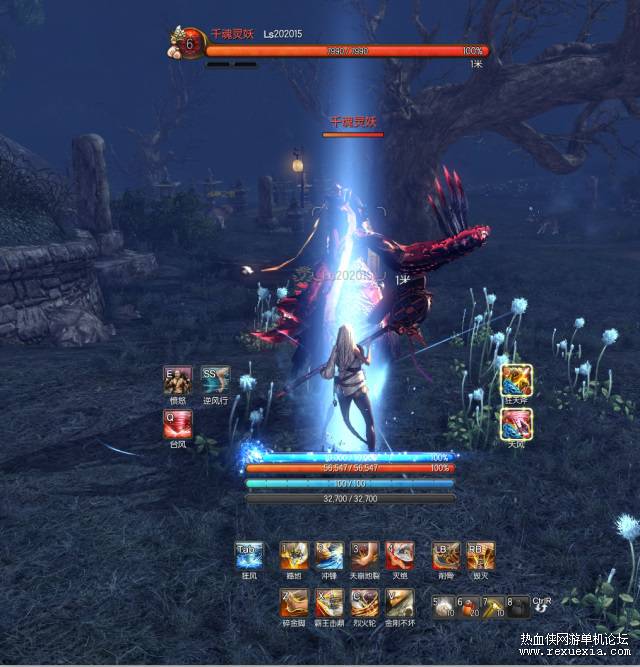
Task: Use the 霸王击鼎 skill
Action: click(329, 602)
